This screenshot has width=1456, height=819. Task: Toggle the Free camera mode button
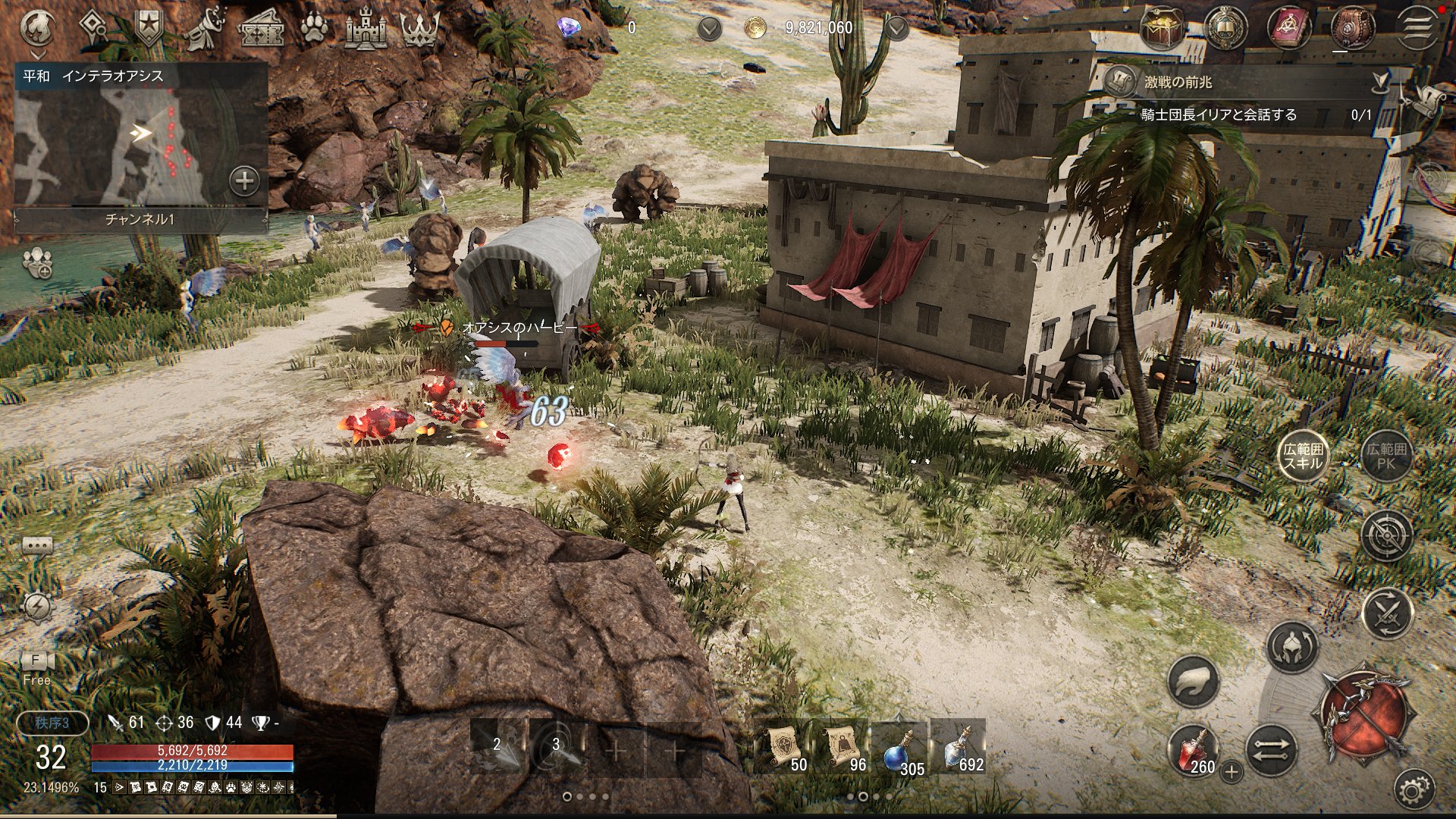[36, 667]
